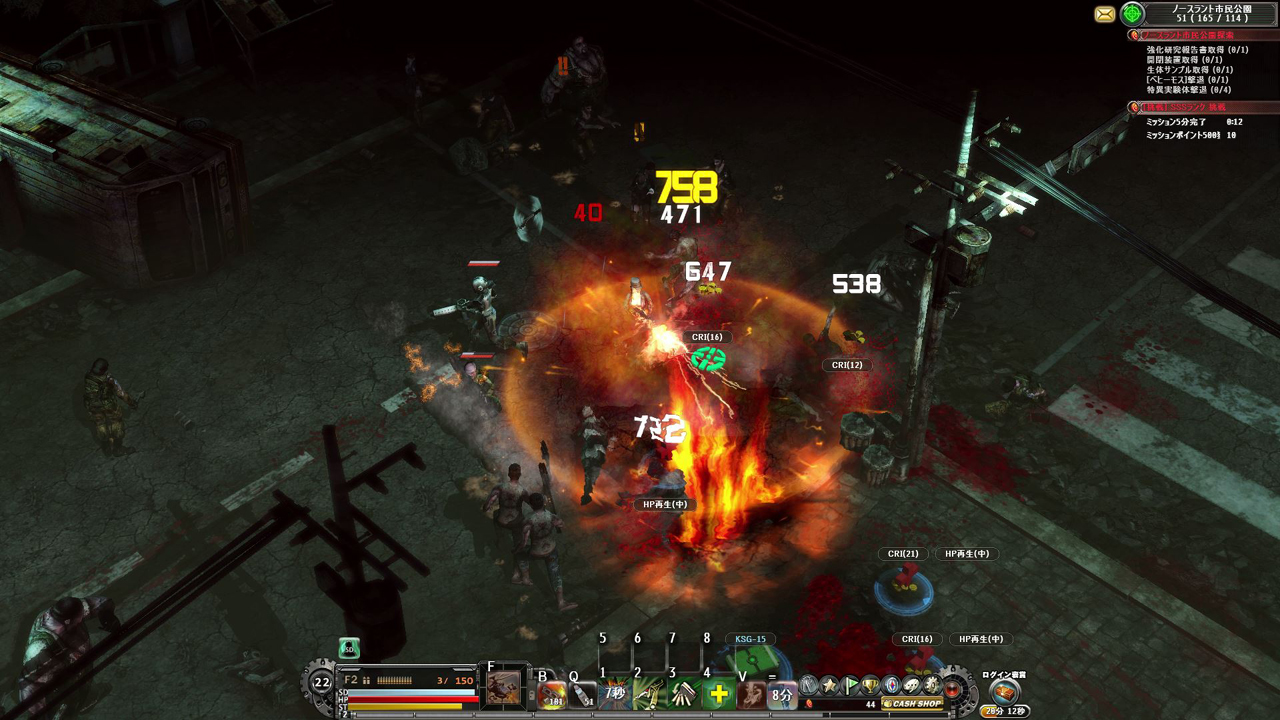This screenshot has width=1280, height=720.
Task: Open the mail envelope icon
Action: click(1104, 14)
